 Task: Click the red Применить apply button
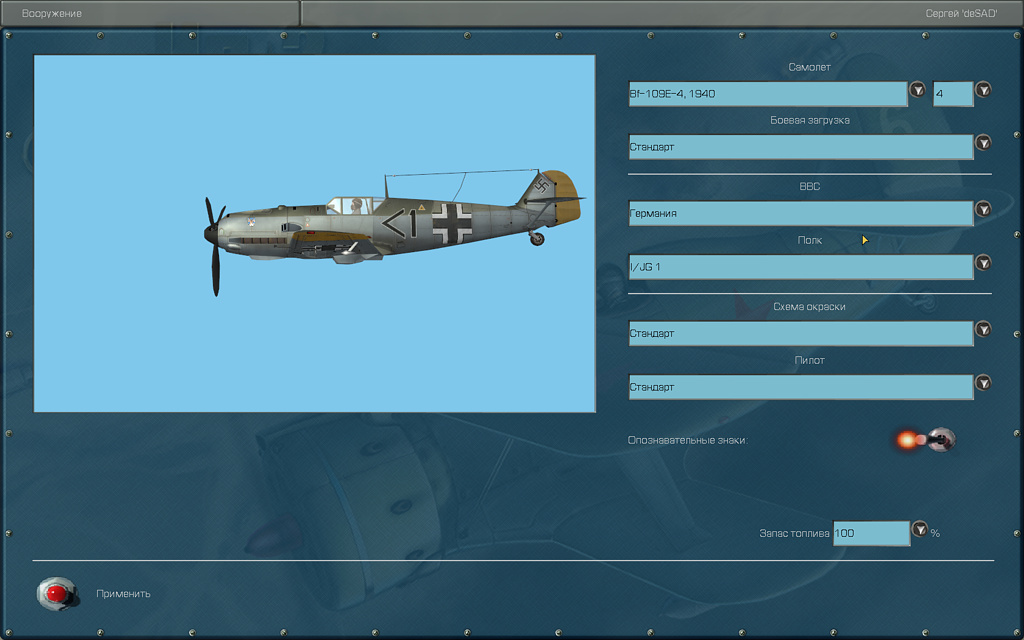click(x=57, y=594)
